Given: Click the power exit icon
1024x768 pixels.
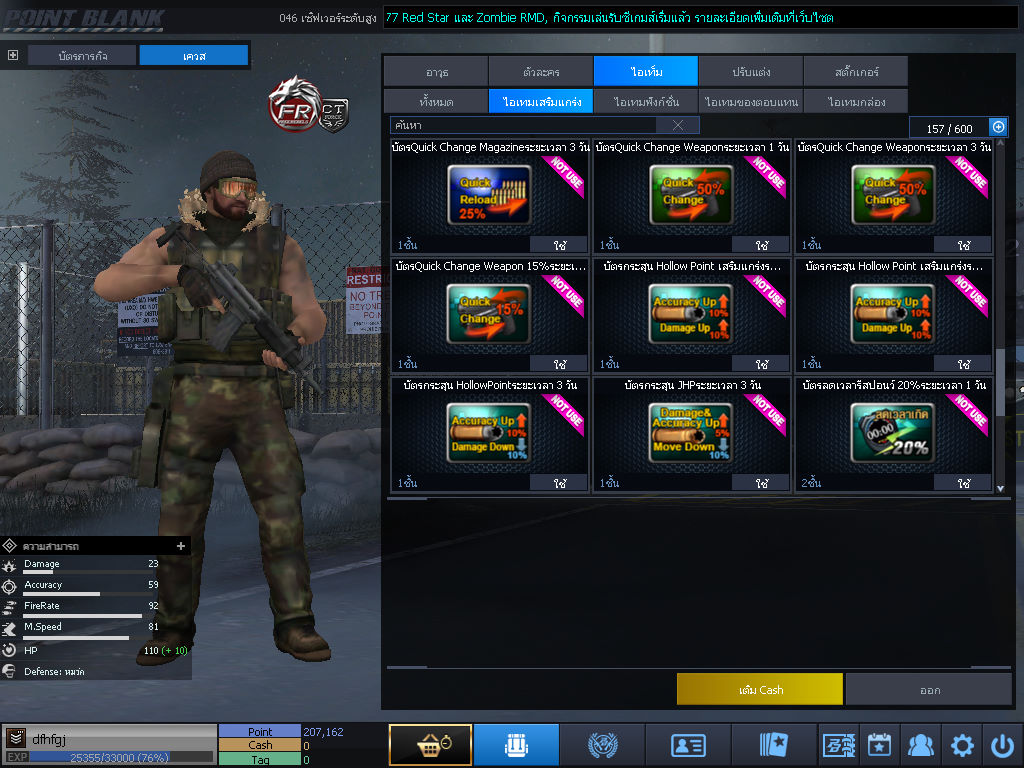Looking at the screenshot, I should (1002, 745).
